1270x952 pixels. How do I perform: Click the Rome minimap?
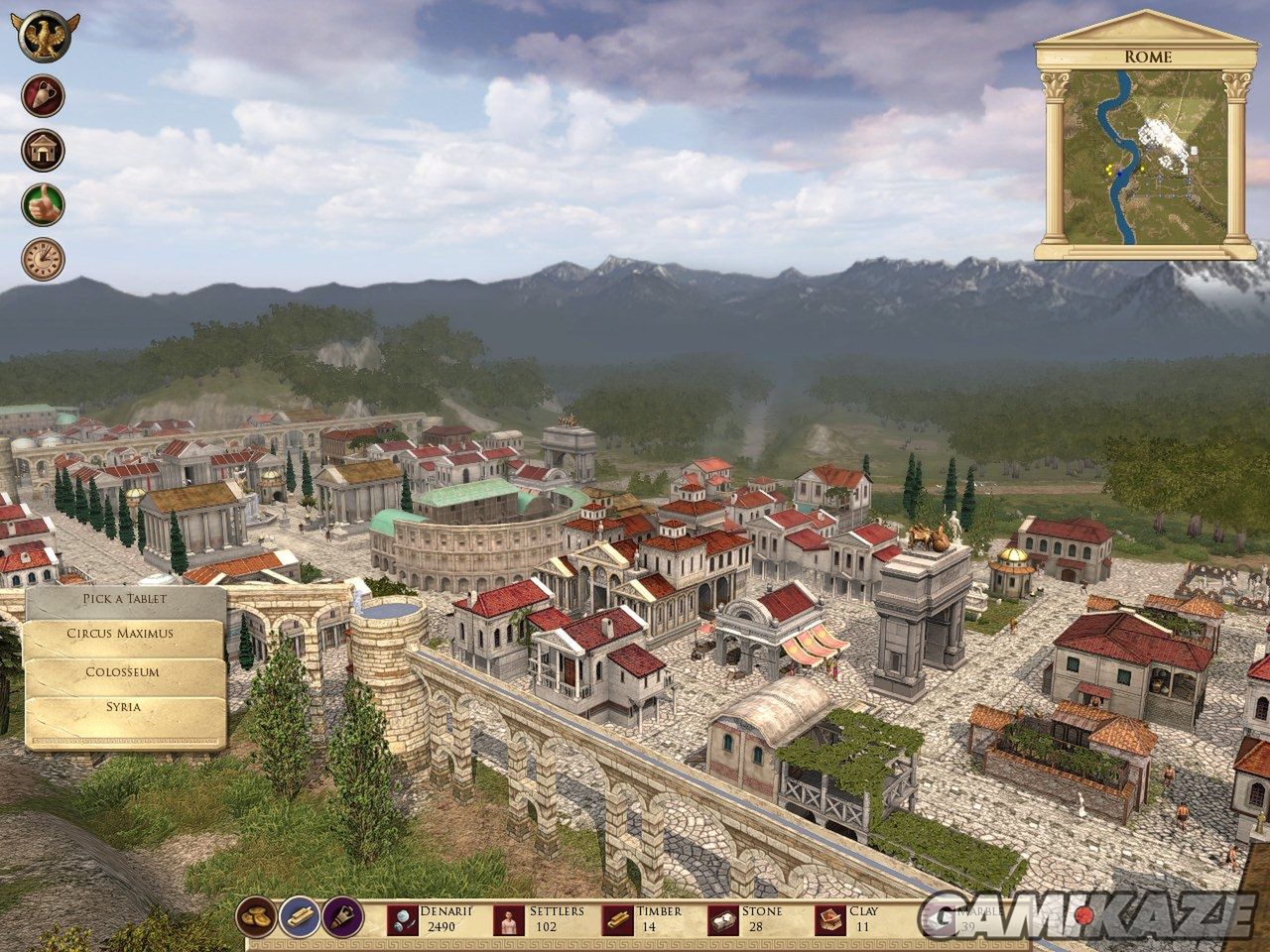click(x=1139, y=157)
